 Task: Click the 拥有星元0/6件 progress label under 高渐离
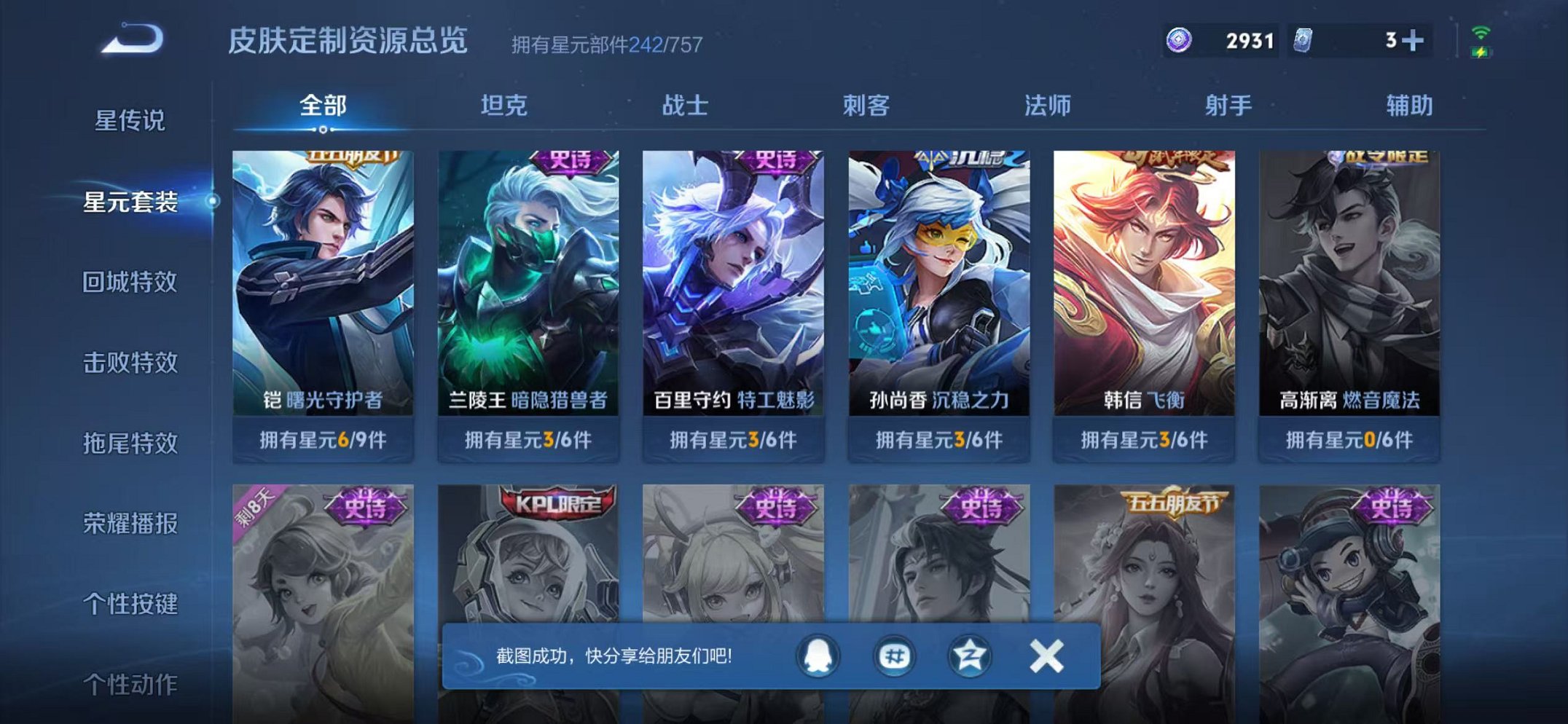tap(1355, 440)
